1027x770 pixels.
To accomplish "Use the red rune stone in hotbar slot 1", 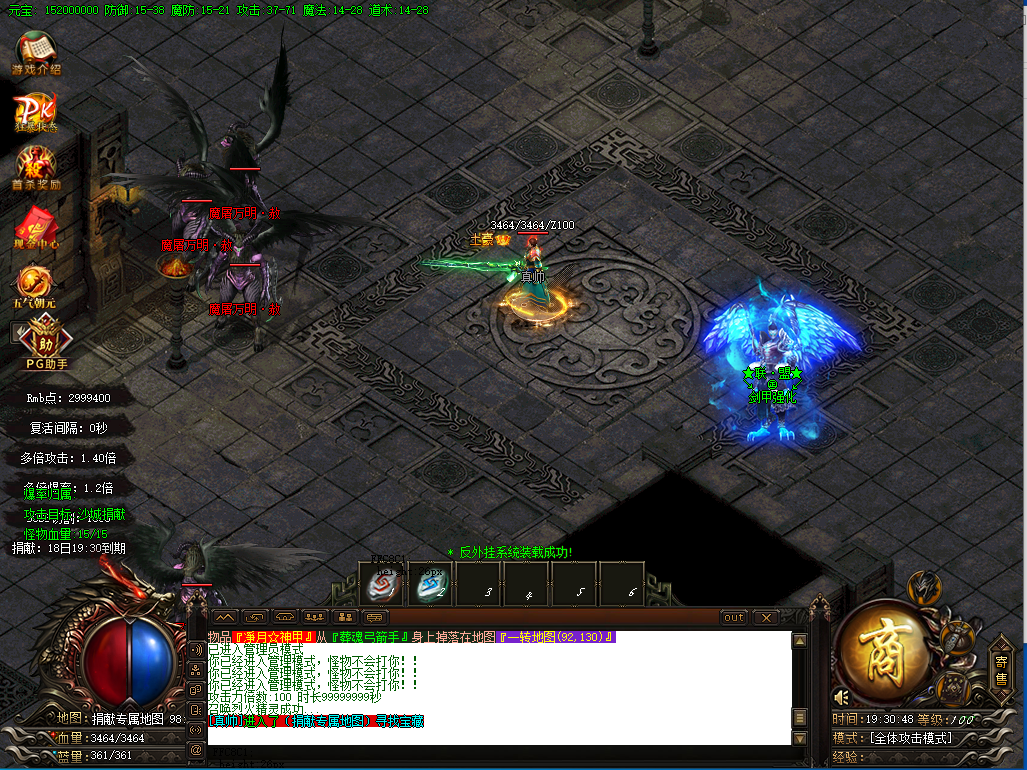I will click(x=382, y=586).
